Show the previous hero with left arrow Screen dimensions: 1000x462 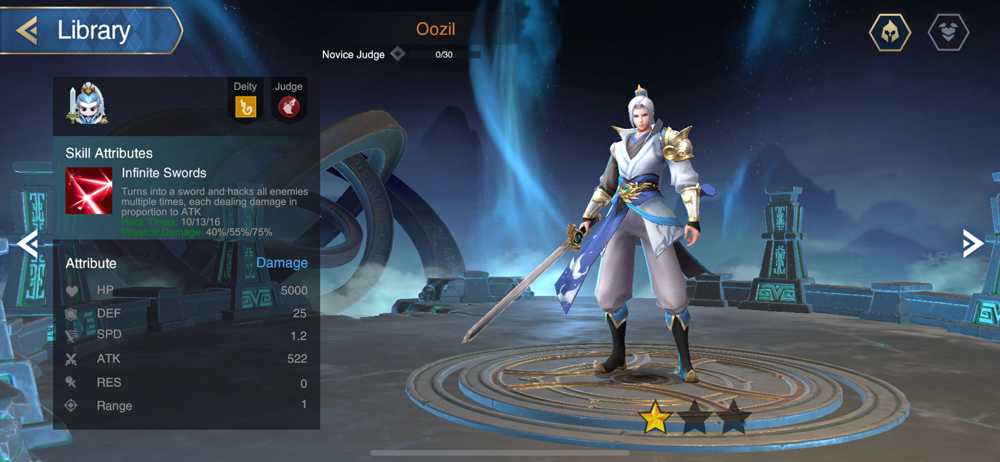[x=27, y=244]
